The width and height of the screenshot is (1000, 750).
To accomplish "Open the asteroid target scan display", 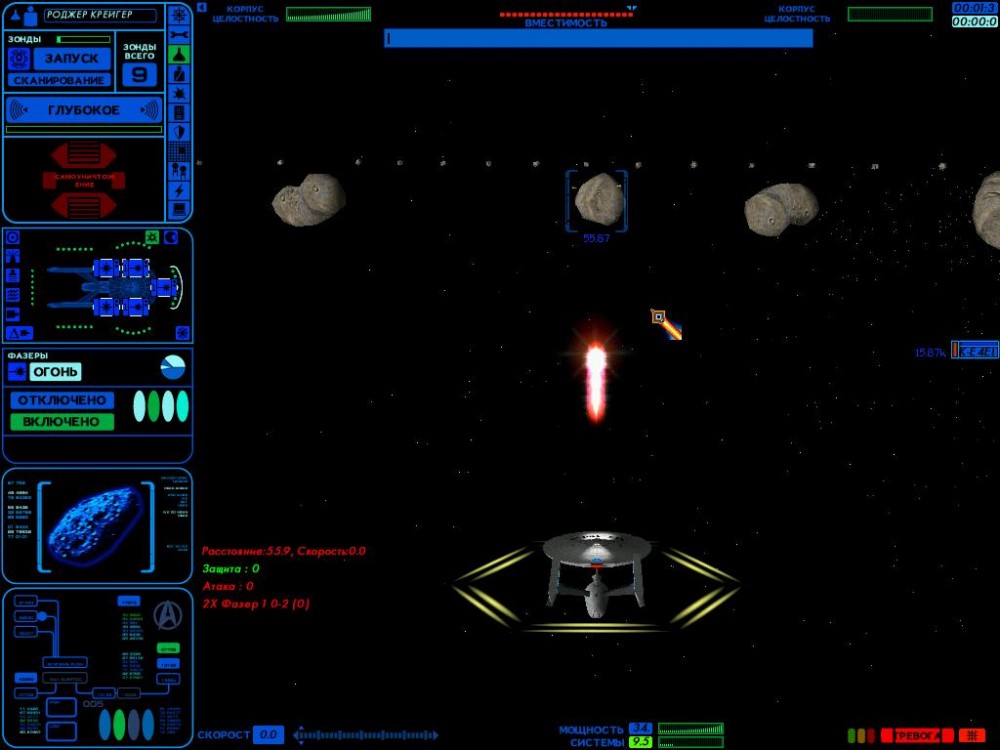I will 96,525.
